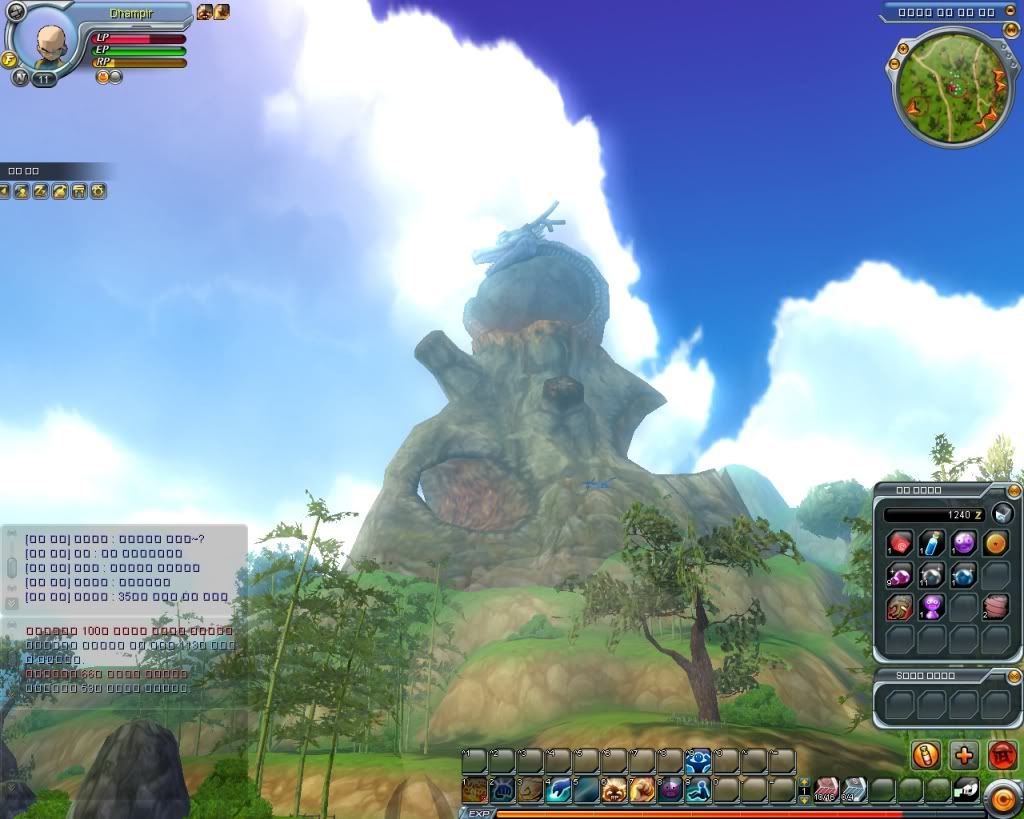1024x819 pixels.
Task: Click the gold Z icon in left toolbar
Action: coord(40,191)
